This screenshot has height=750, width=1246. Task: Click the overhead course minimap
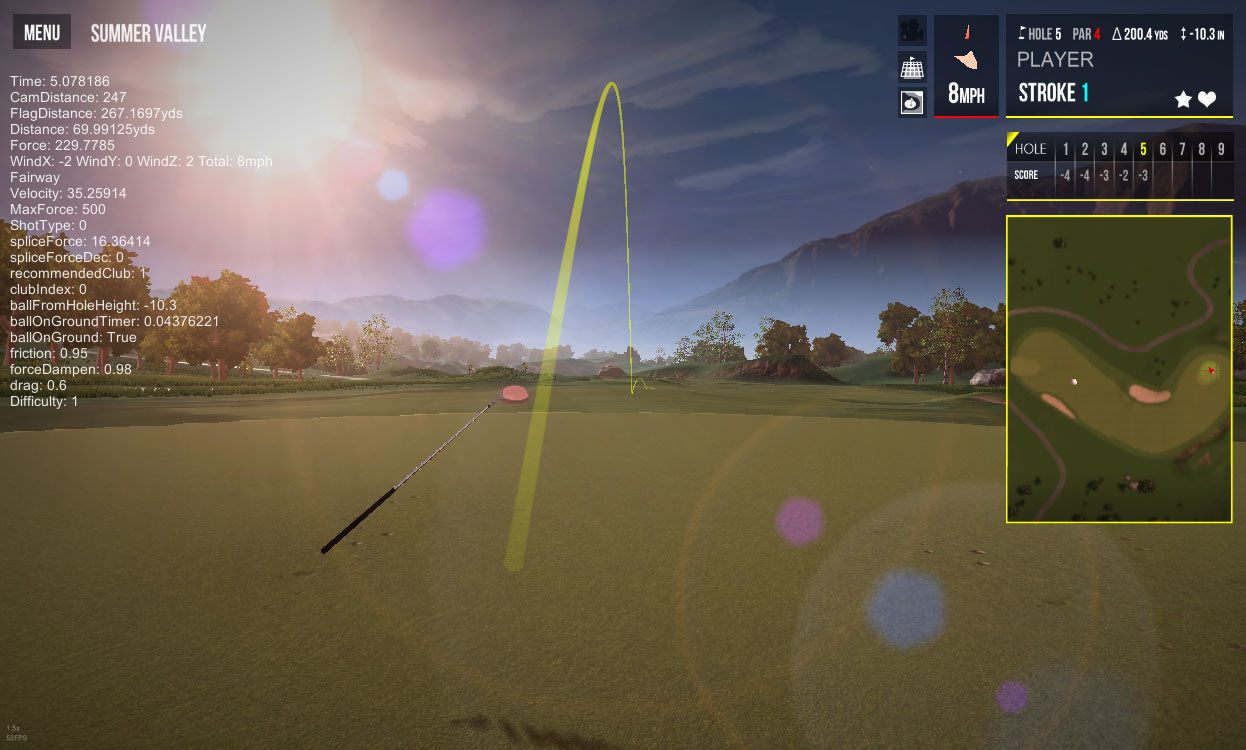point(1118,369)
